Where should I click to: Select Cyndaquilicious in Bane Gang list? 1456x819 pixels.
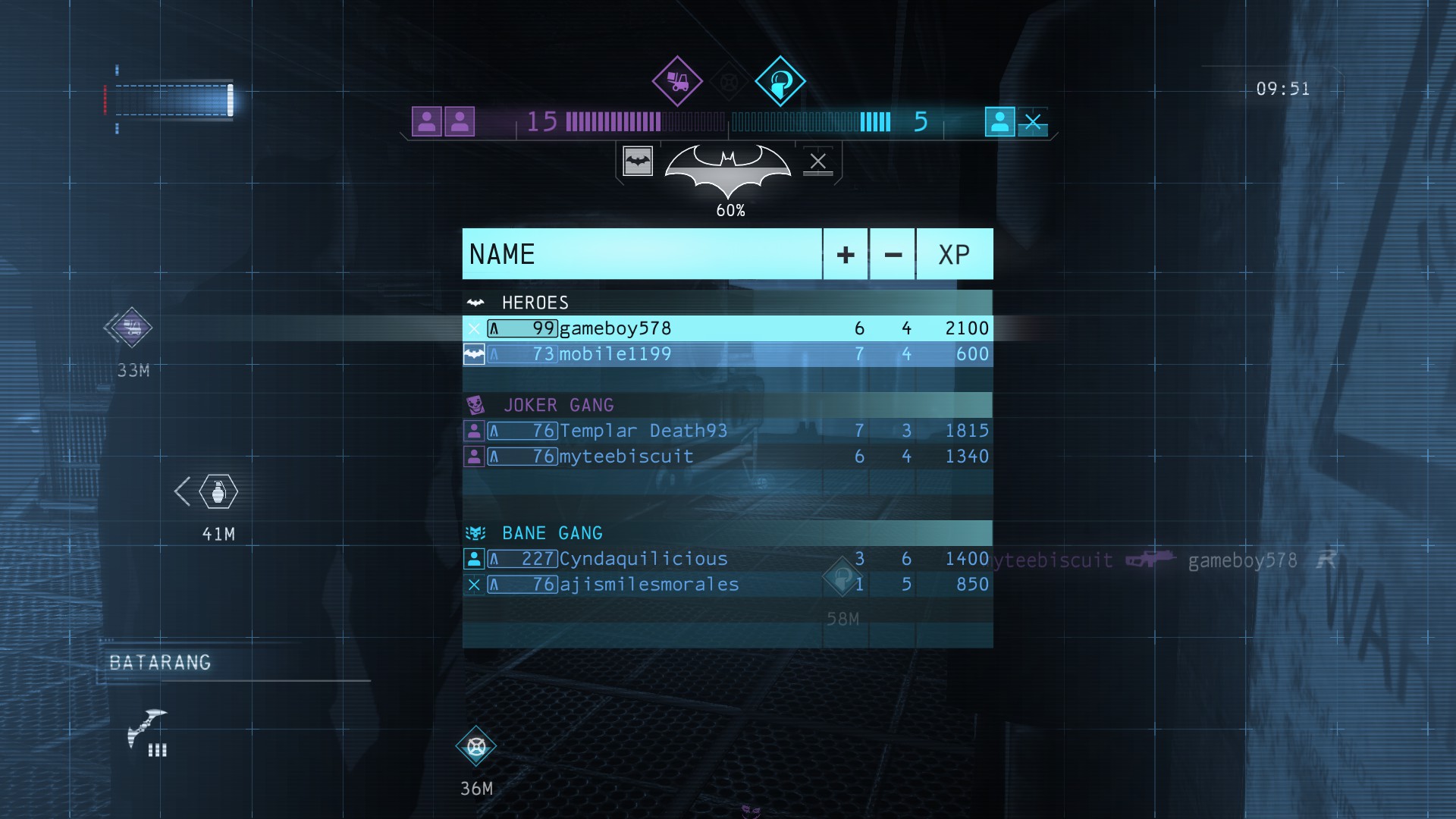point(726,559)
